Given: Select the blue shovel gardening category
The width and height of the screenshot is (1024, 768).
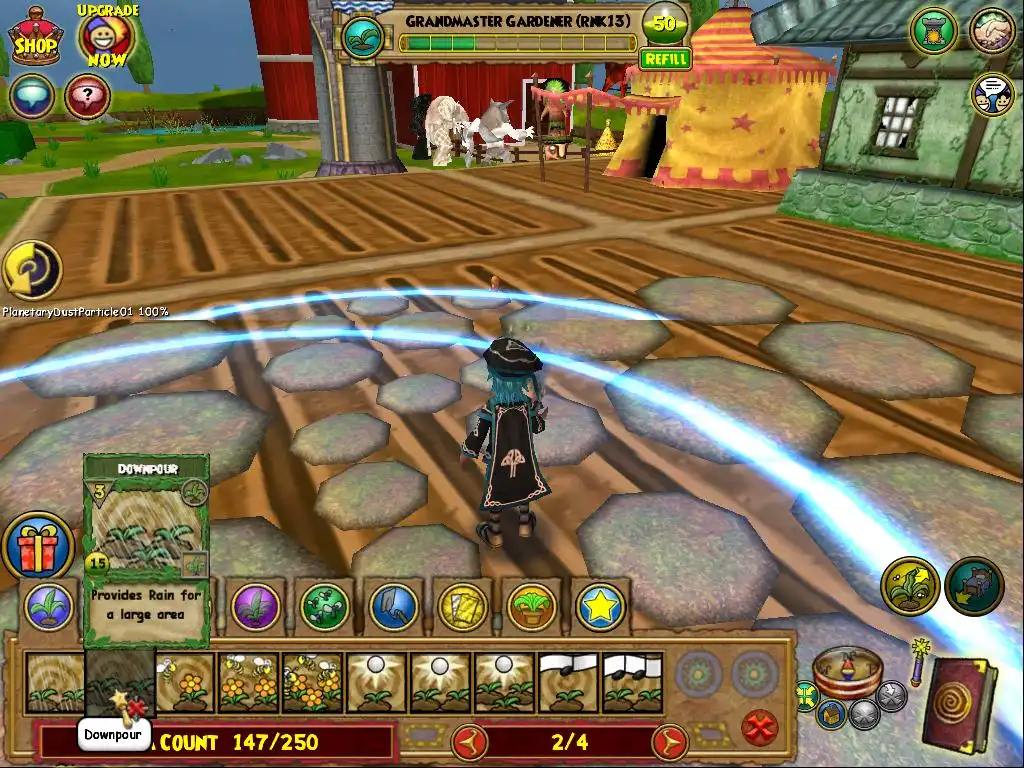Looking at the screenshot, I should click(x=394, y=606).
